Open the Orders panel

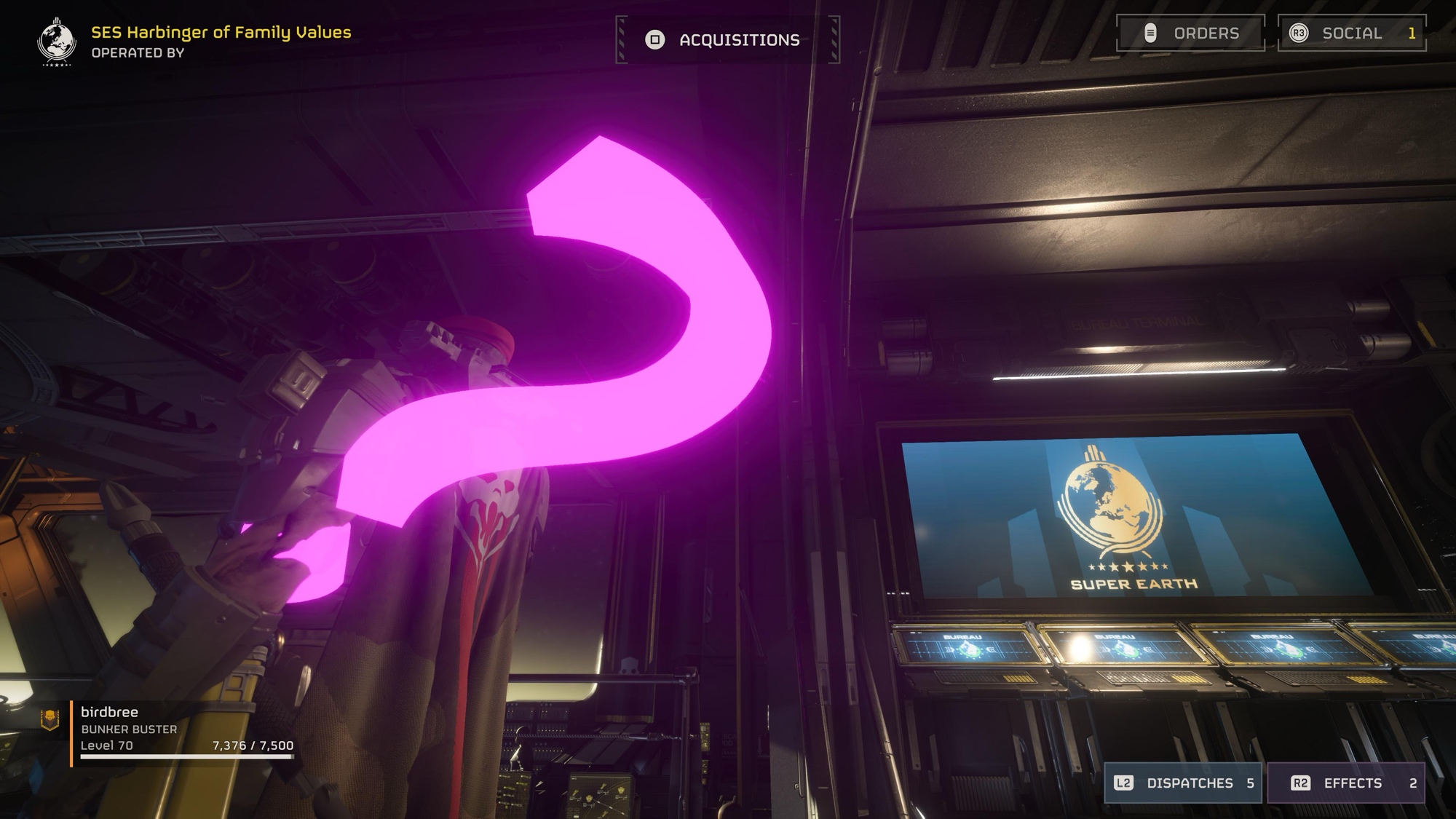tap(1190, 33)
